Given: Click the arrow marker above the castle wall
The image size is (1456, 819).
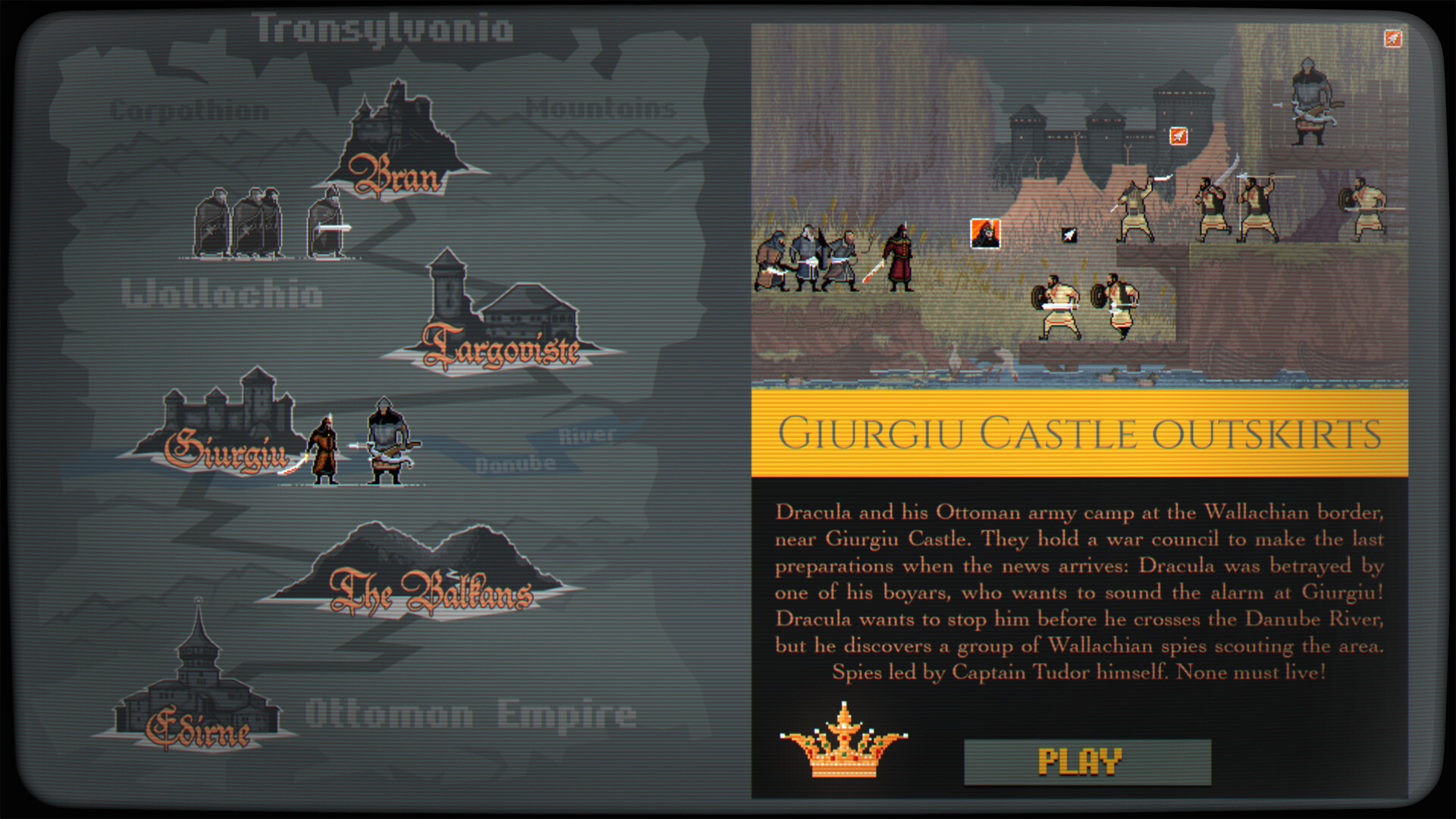Looking at the screenshot, I should coord(1178,137).
